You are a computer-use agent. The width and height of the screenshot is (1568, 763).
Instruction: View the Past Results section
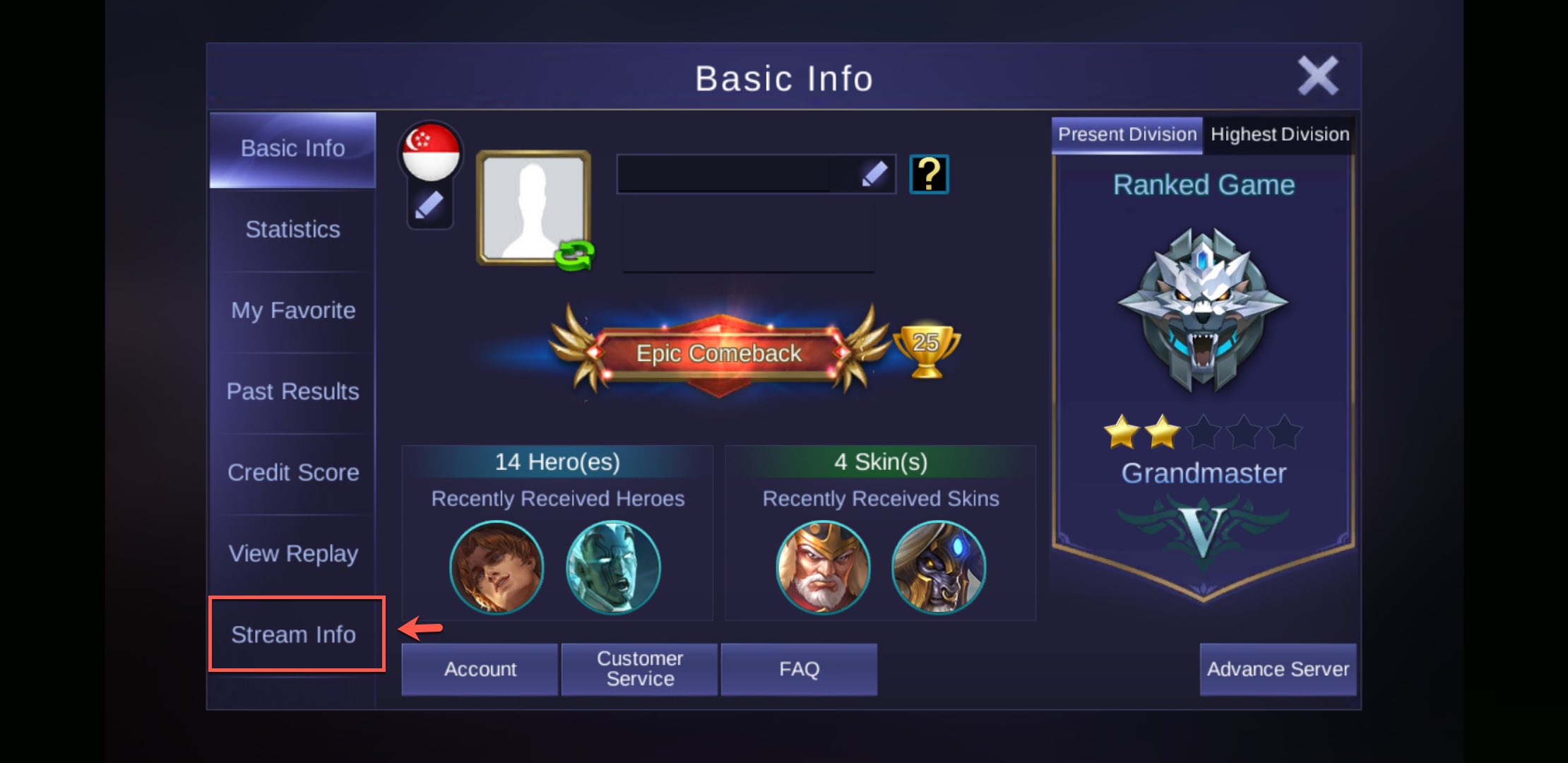tap(292, 391)
